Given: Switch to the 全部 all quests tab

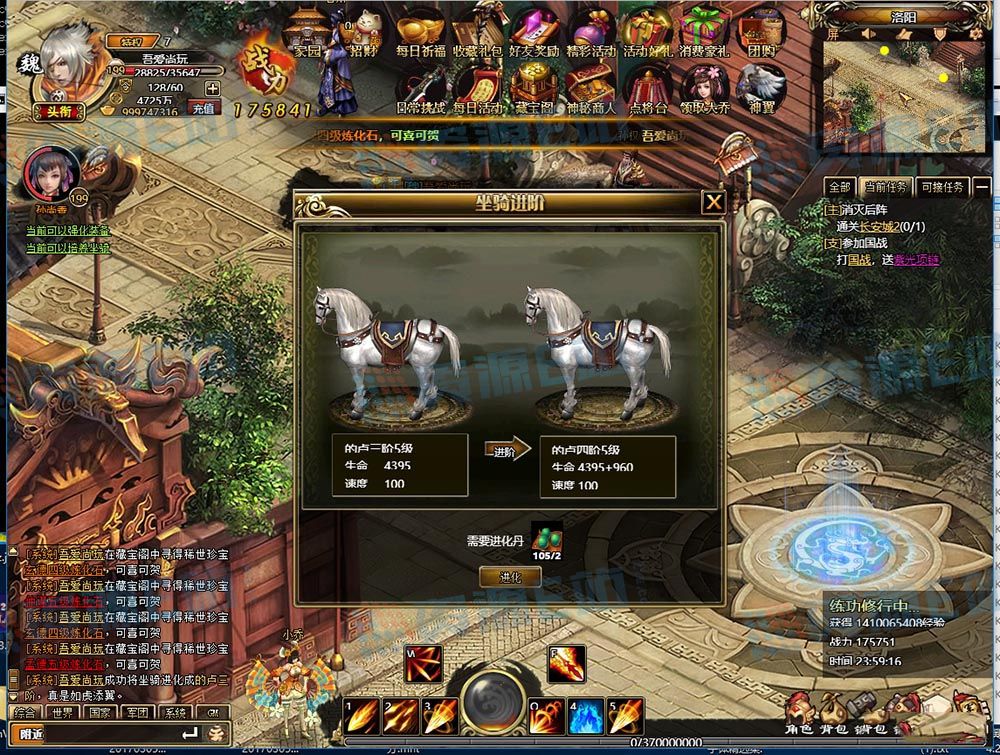Looking at the screenshot, I should 840,187.
